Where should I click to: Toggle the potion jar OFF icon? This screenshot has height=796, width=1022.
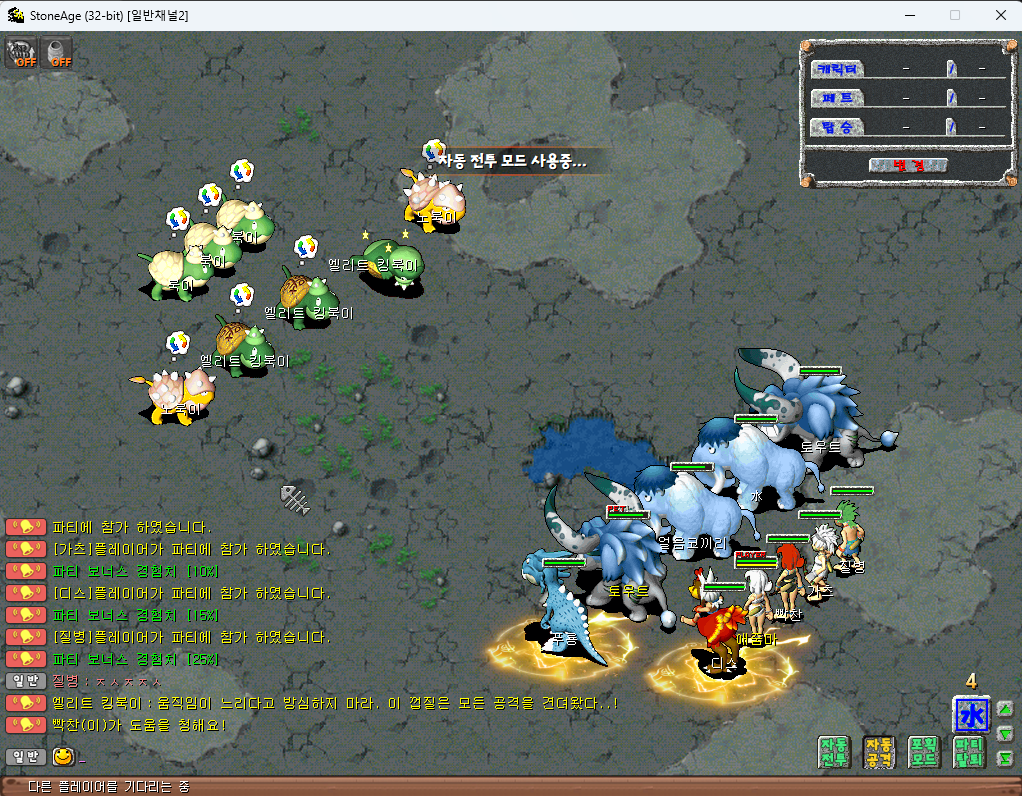point(58,53)
